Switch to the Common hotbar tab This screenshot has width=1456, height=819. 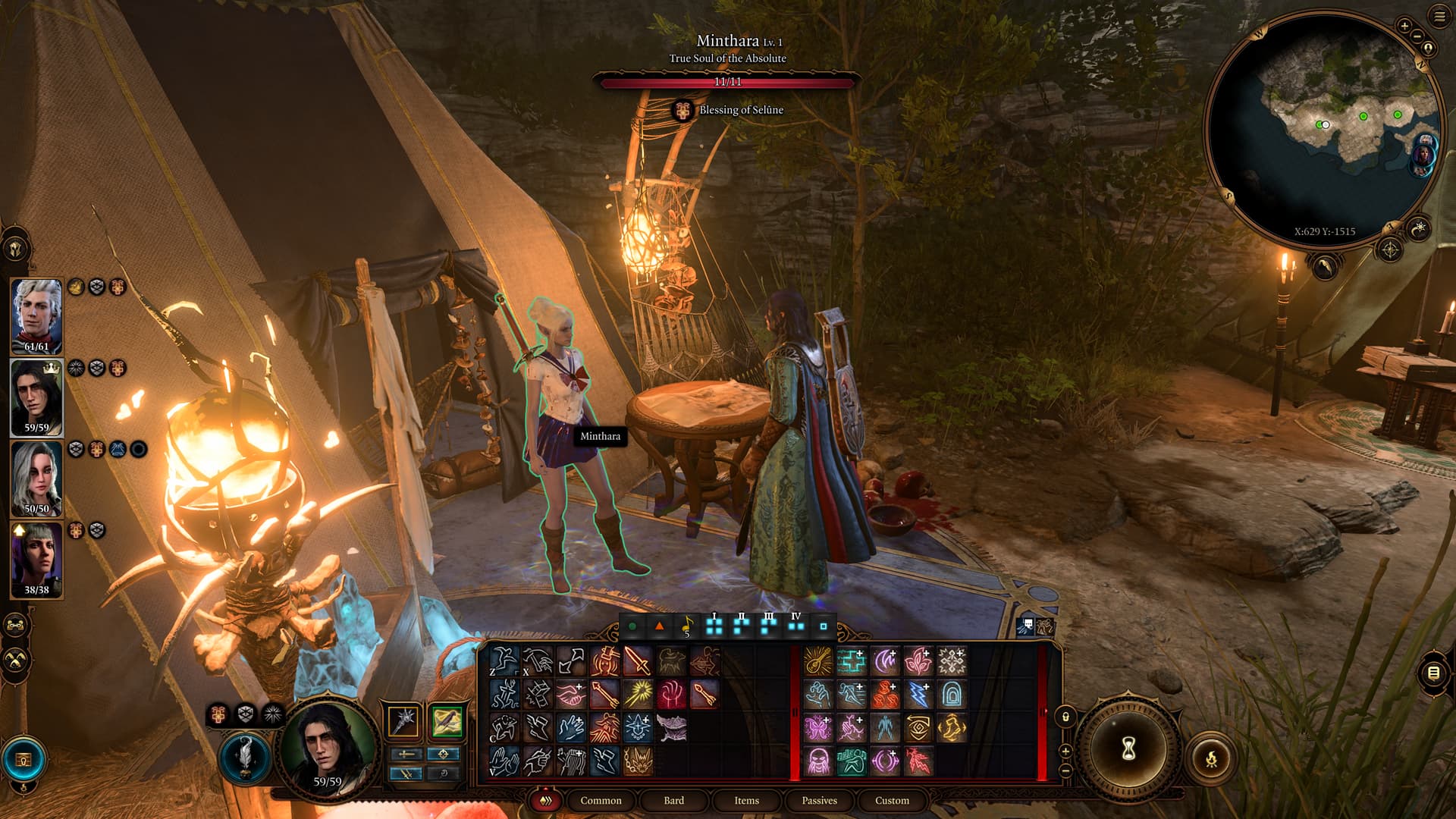click(x=601, y=800)
